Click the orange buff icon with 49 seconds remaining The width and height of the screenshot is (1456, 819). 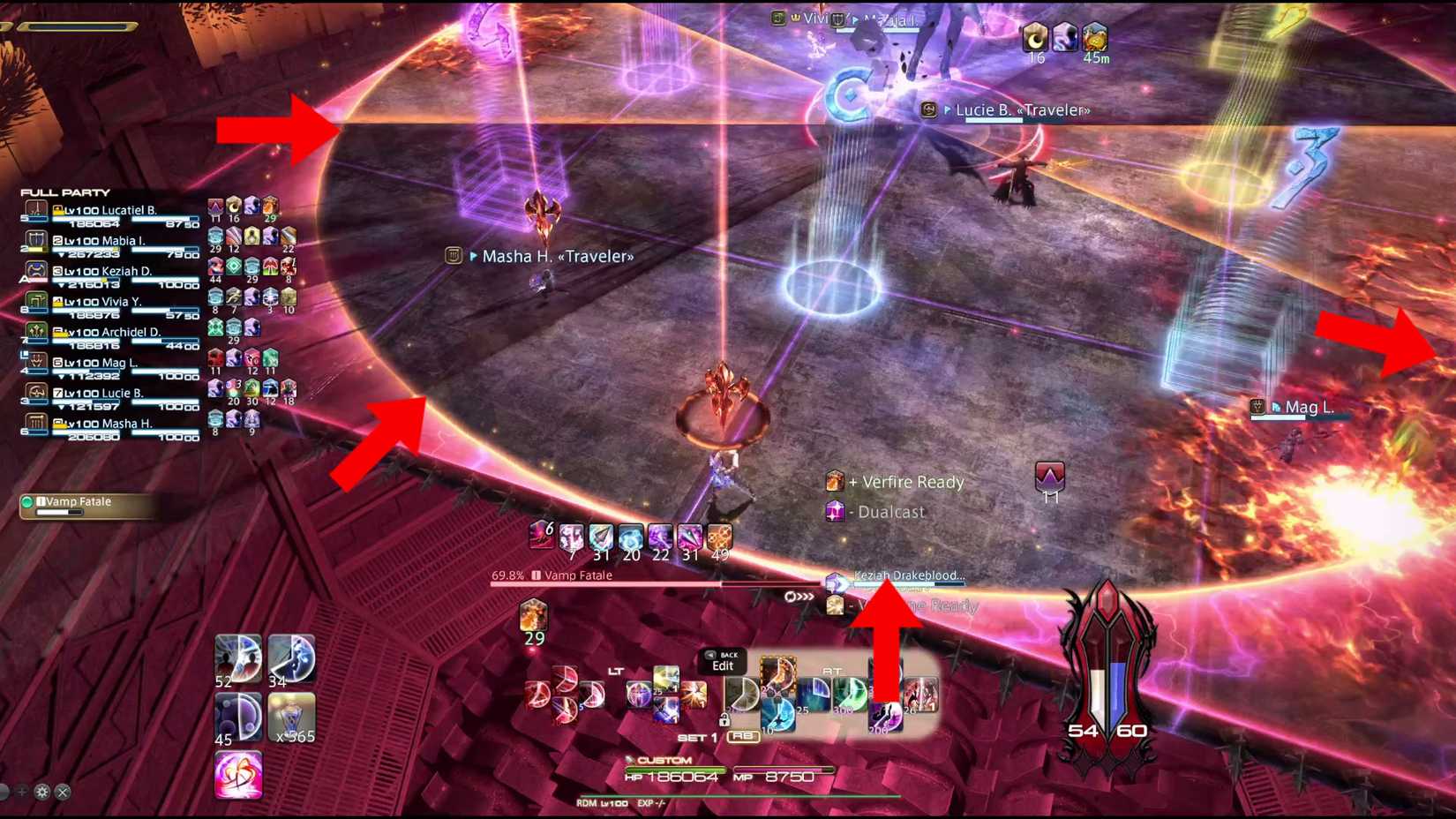719,535
